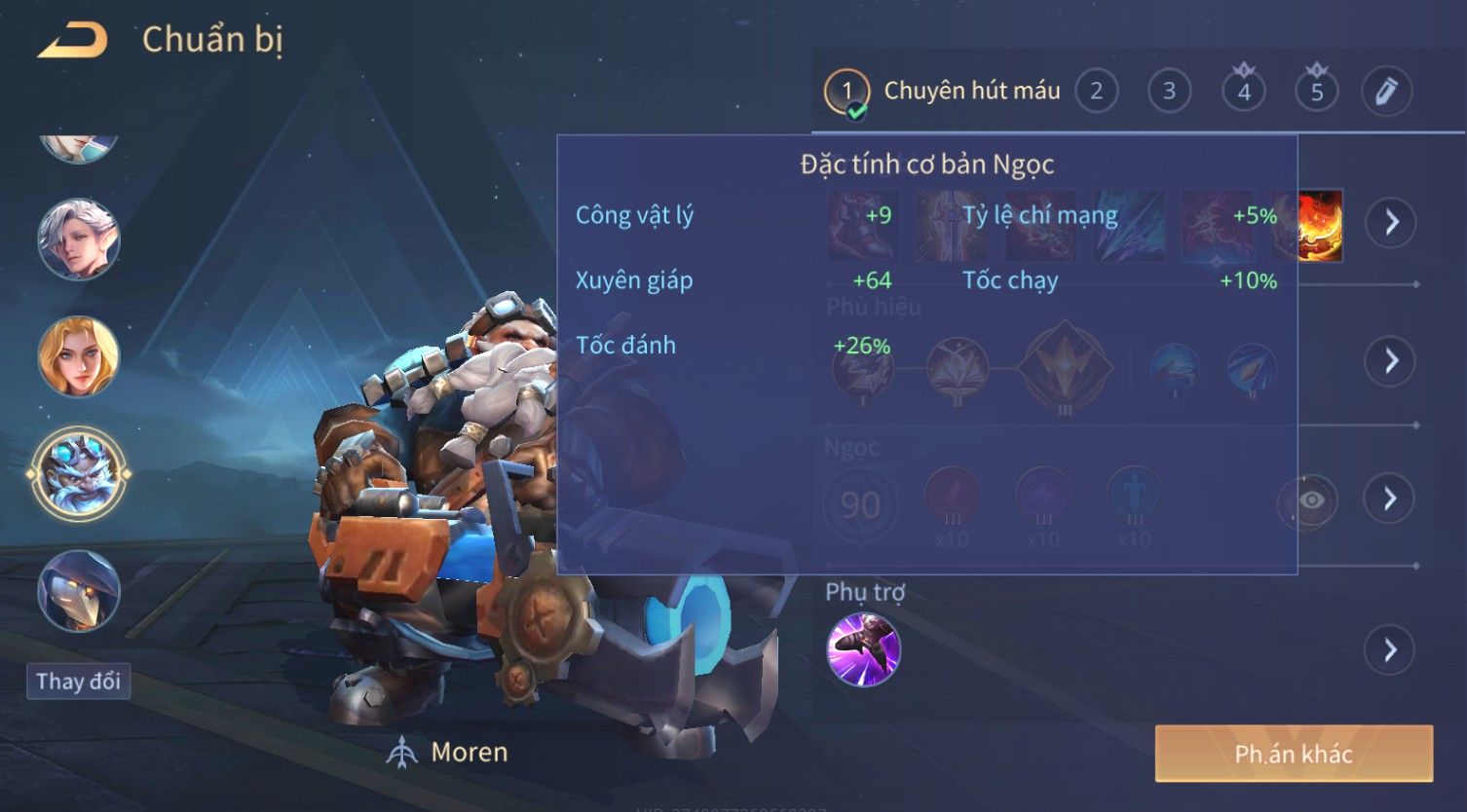The width and height of the screenshot is (1467, 812).
Task: Open the Ngọc rune section arrow
Action: (1391, 499)
